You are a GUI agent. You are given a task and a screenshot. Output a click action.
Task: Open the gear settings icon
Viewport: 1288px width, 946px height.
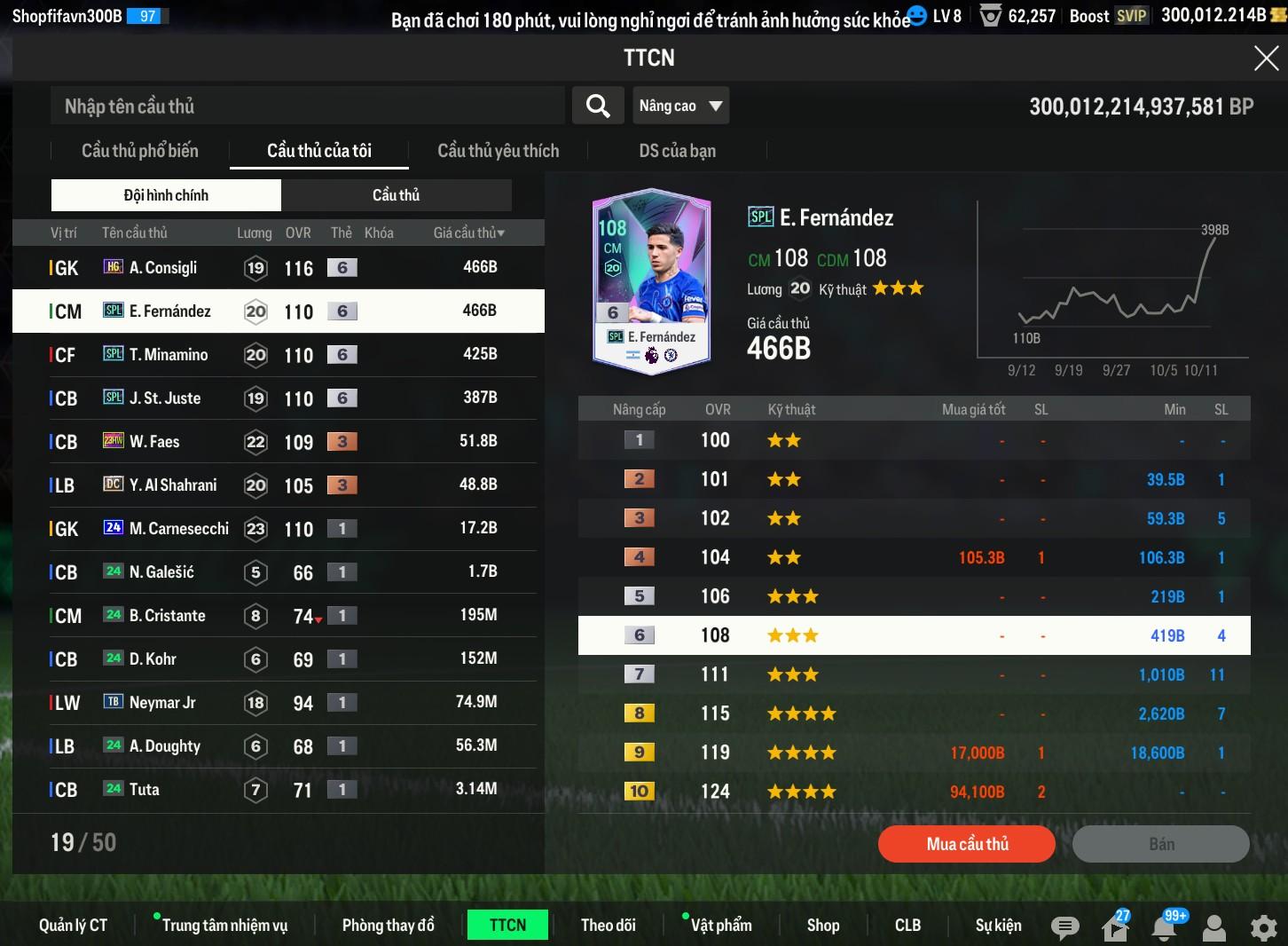pos(1263,928)
